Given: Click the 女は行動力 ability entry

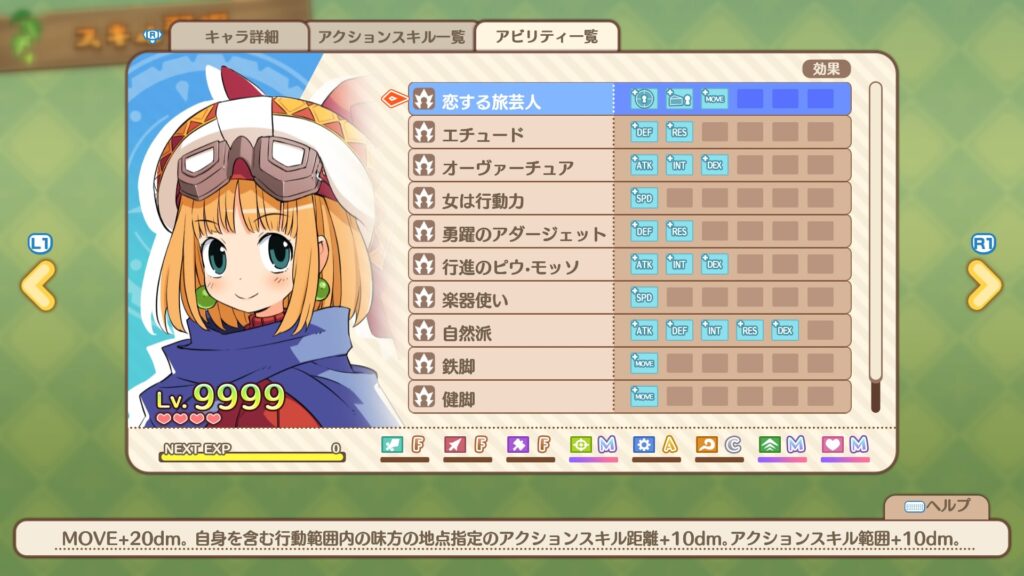Looking at the screenshot, I should click(512, 199).
